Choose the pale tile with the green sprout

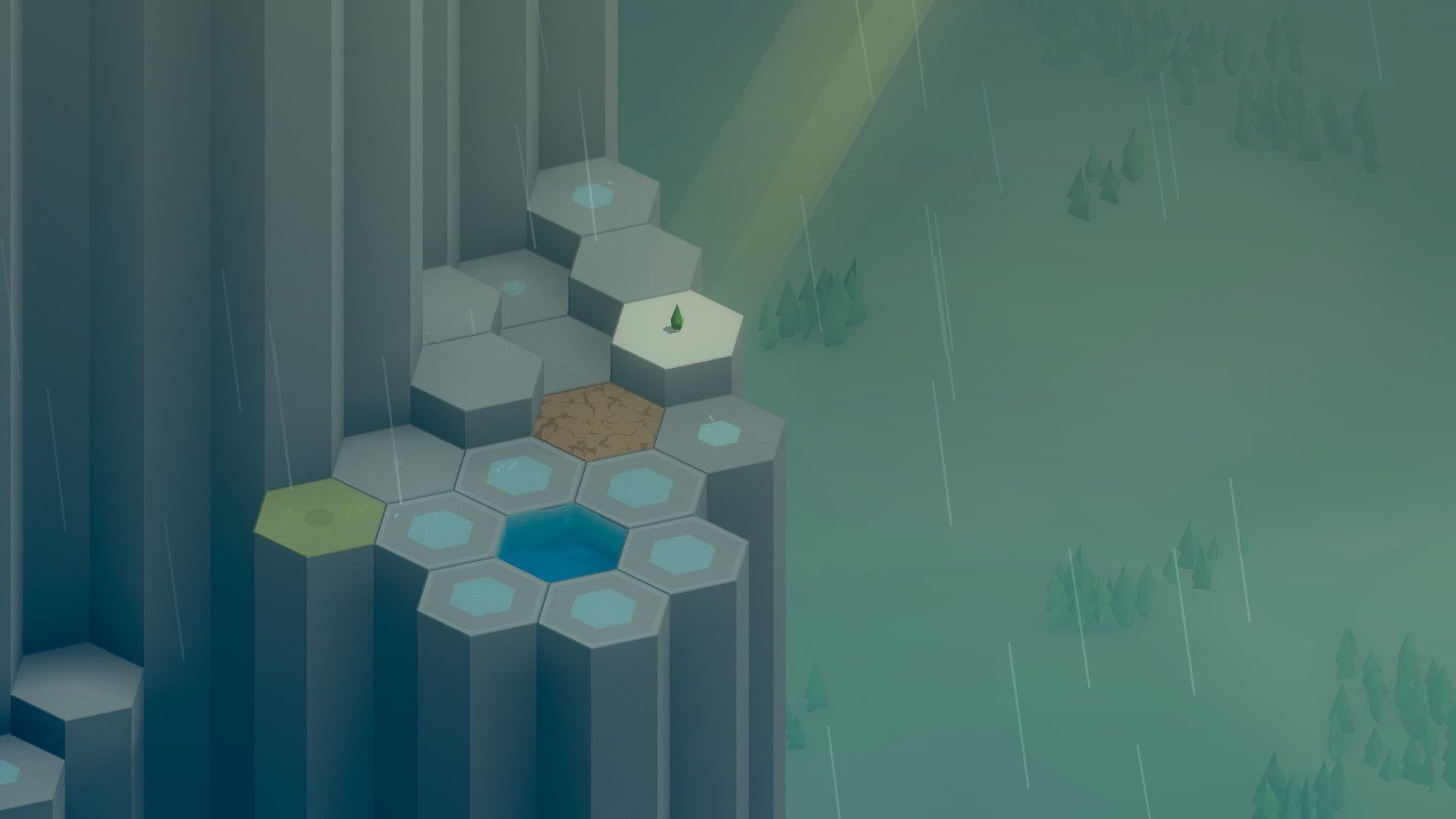(x=677, y=328)
